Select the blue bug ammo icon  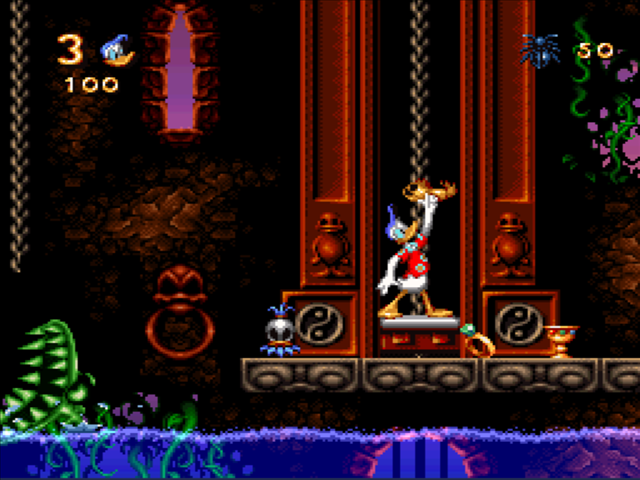pos(539,49)
